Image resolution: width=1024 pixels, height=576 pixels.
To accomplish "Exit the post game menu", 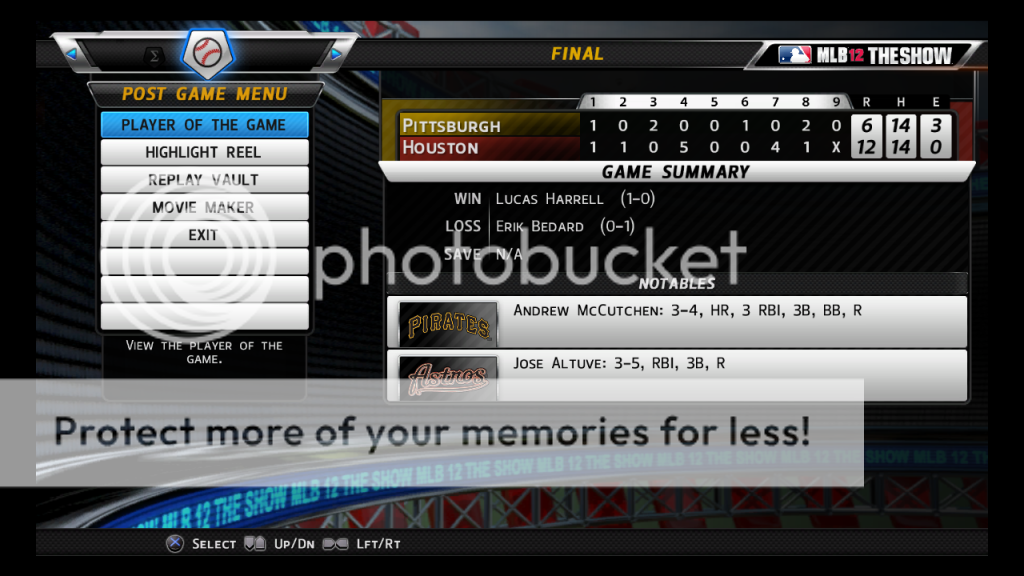I will point(204,235).
